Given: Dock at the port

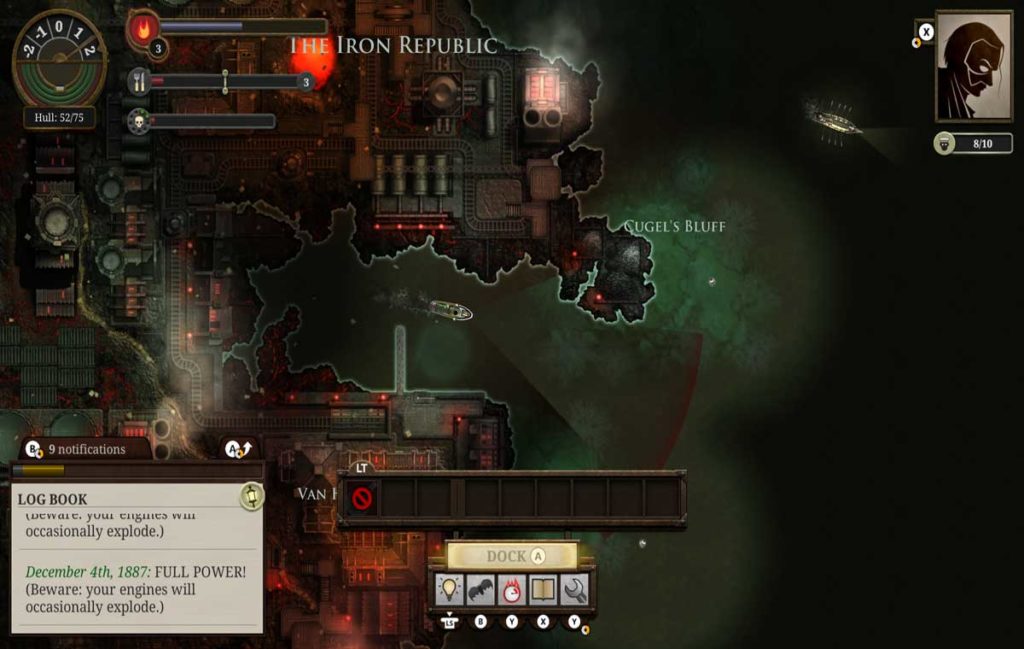Looking at the screenshot, I should pos(512,556).
